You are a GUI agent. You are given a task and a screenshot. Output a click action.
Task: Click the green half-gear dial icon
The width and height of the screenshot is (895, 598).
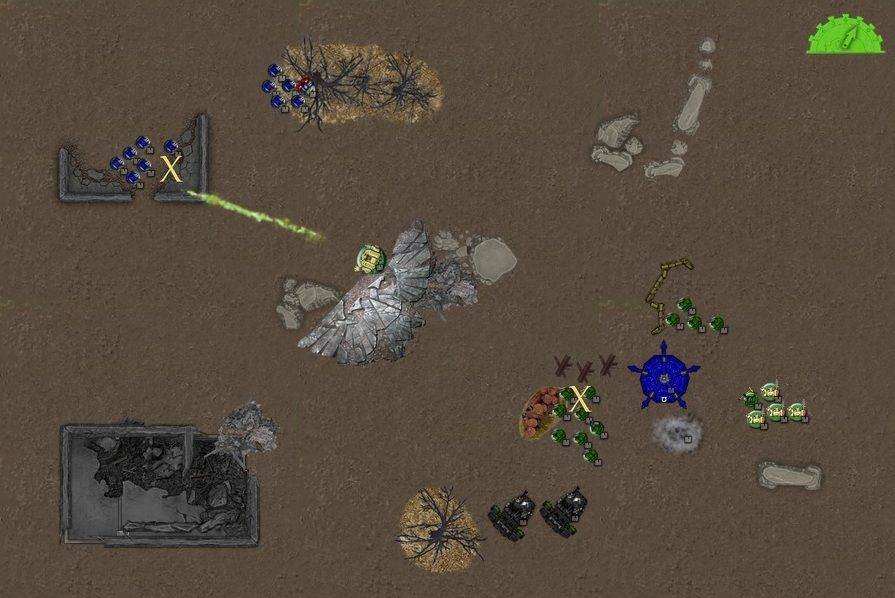tap(846, 35)
